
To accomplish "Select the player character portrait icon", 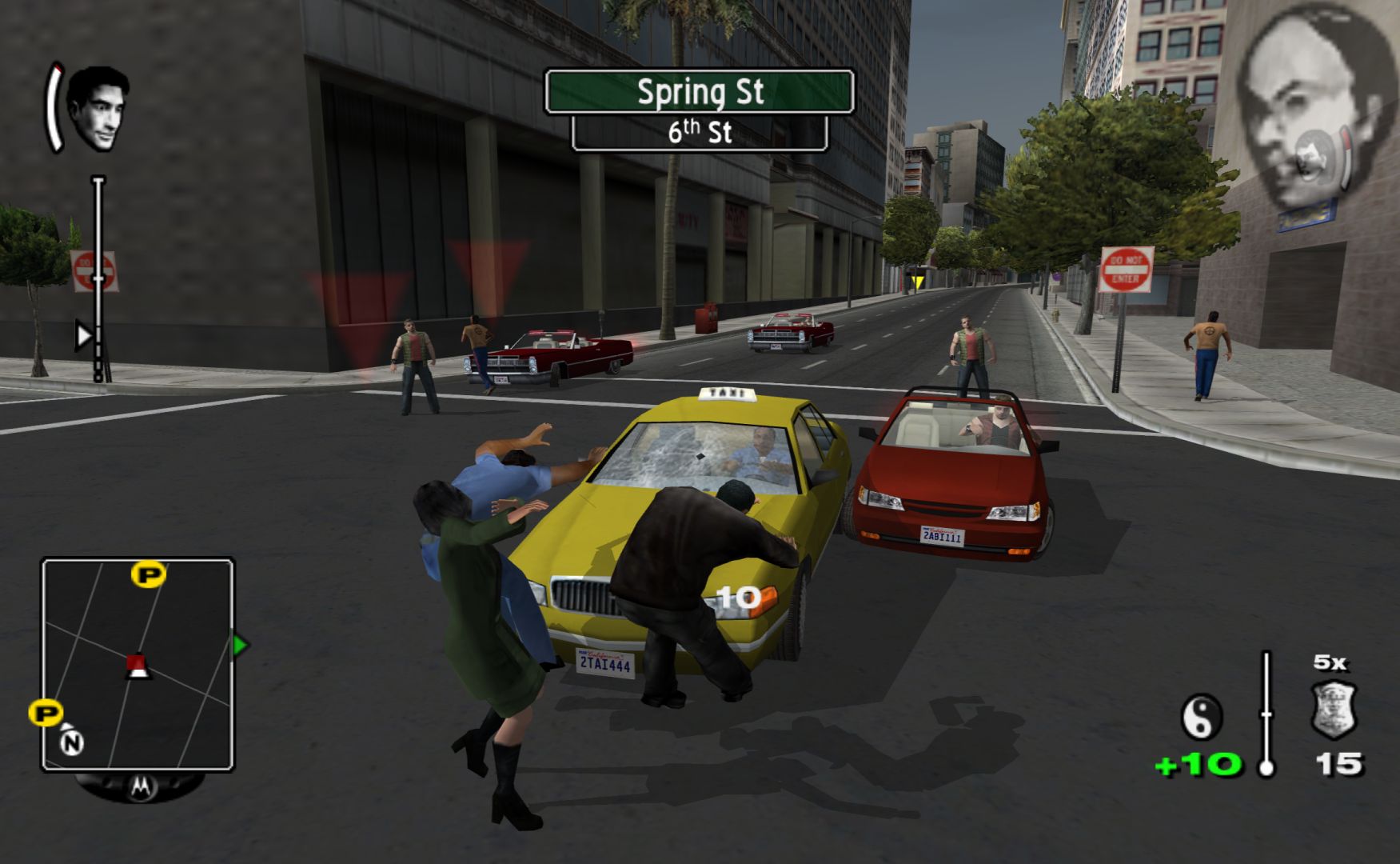I will tap(98, 110).
